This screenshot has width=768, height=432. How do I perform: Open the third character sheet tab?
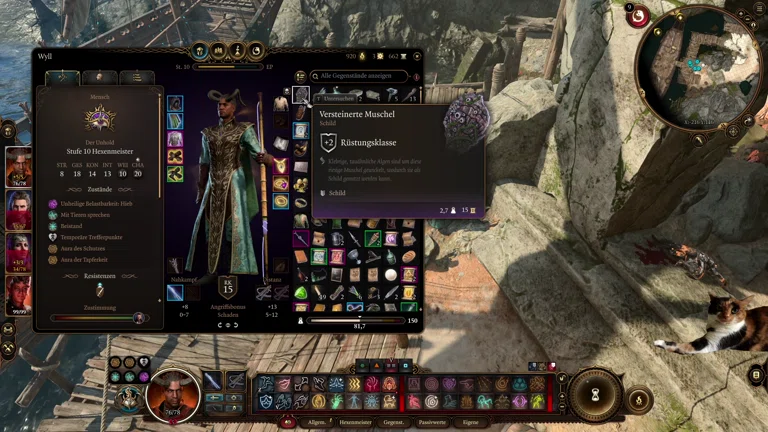137,77
